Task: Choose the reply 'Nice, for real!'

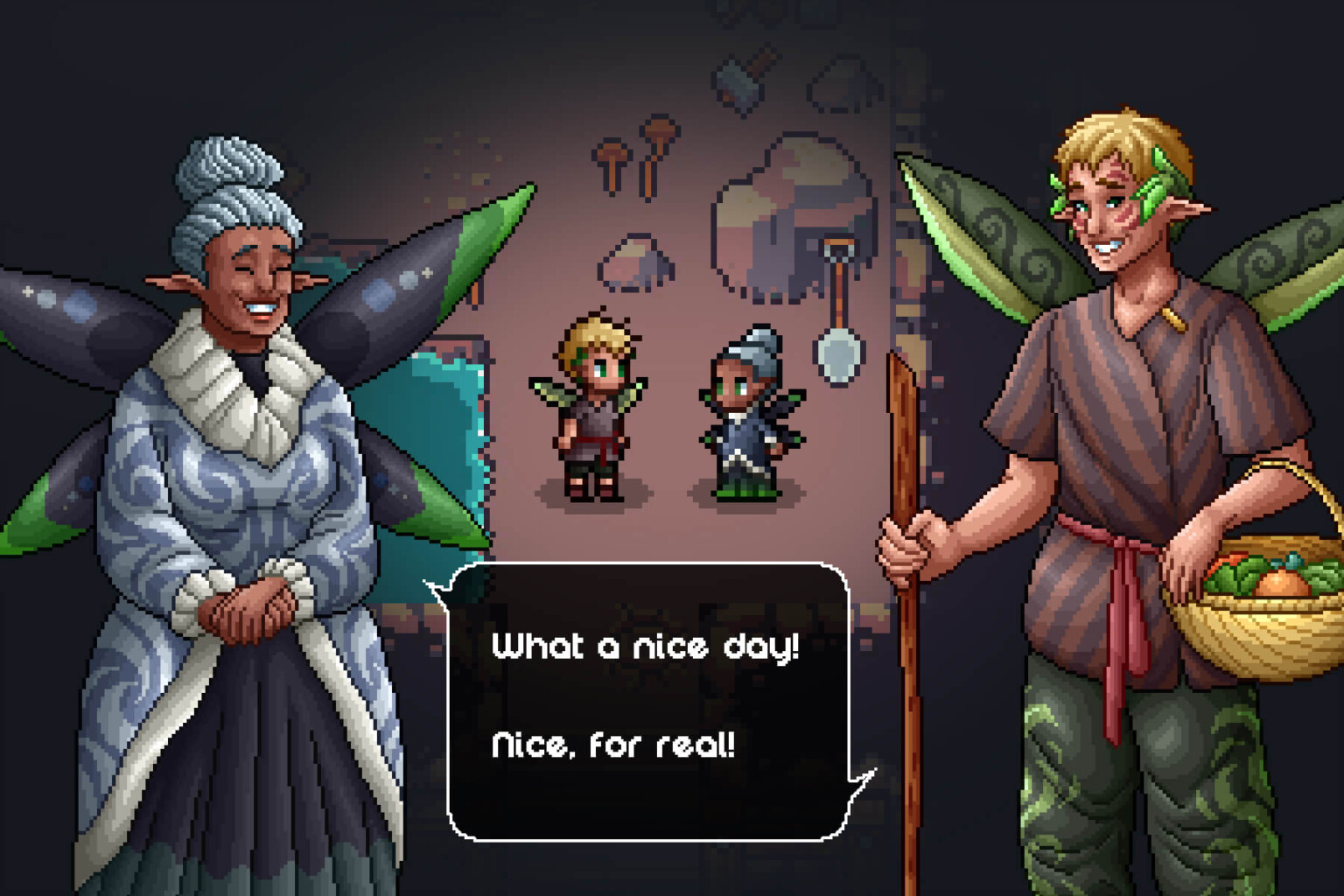Action: pos(612,745)
